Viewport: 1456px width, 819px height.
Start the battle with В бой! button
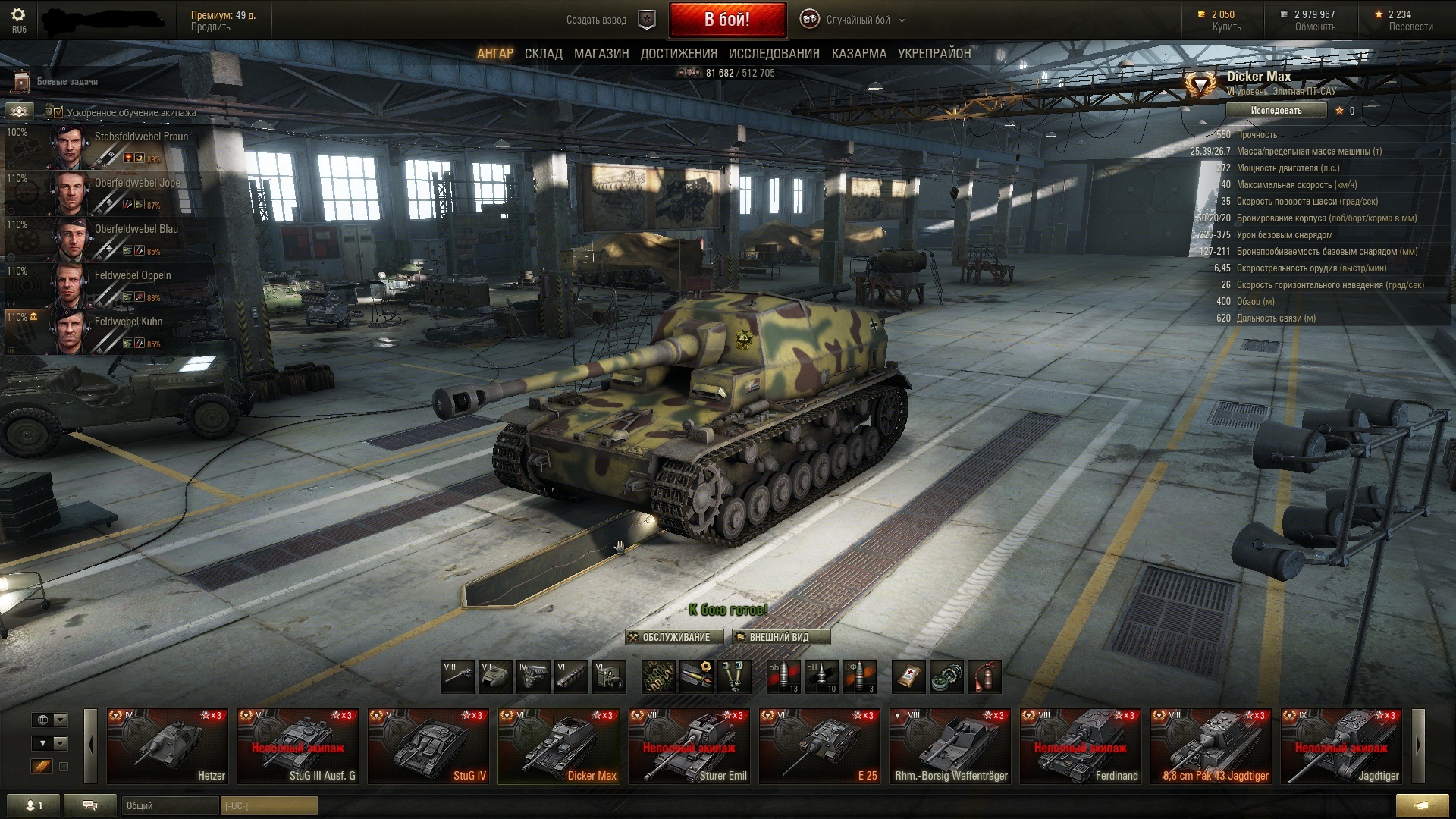tap(726, 20)
